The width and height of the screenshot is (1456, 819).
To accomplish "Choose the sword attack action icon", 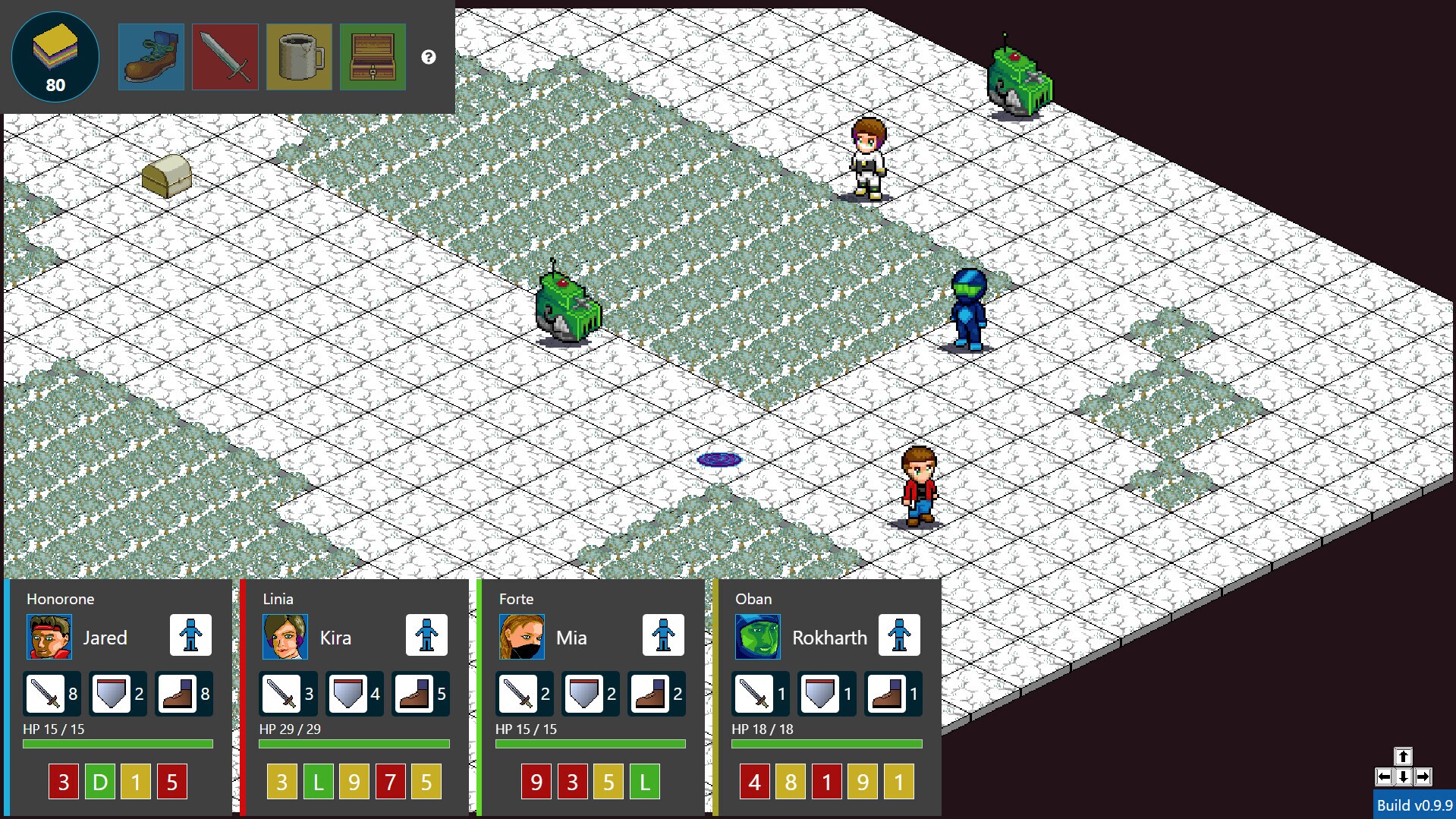I will coord(225,57).
